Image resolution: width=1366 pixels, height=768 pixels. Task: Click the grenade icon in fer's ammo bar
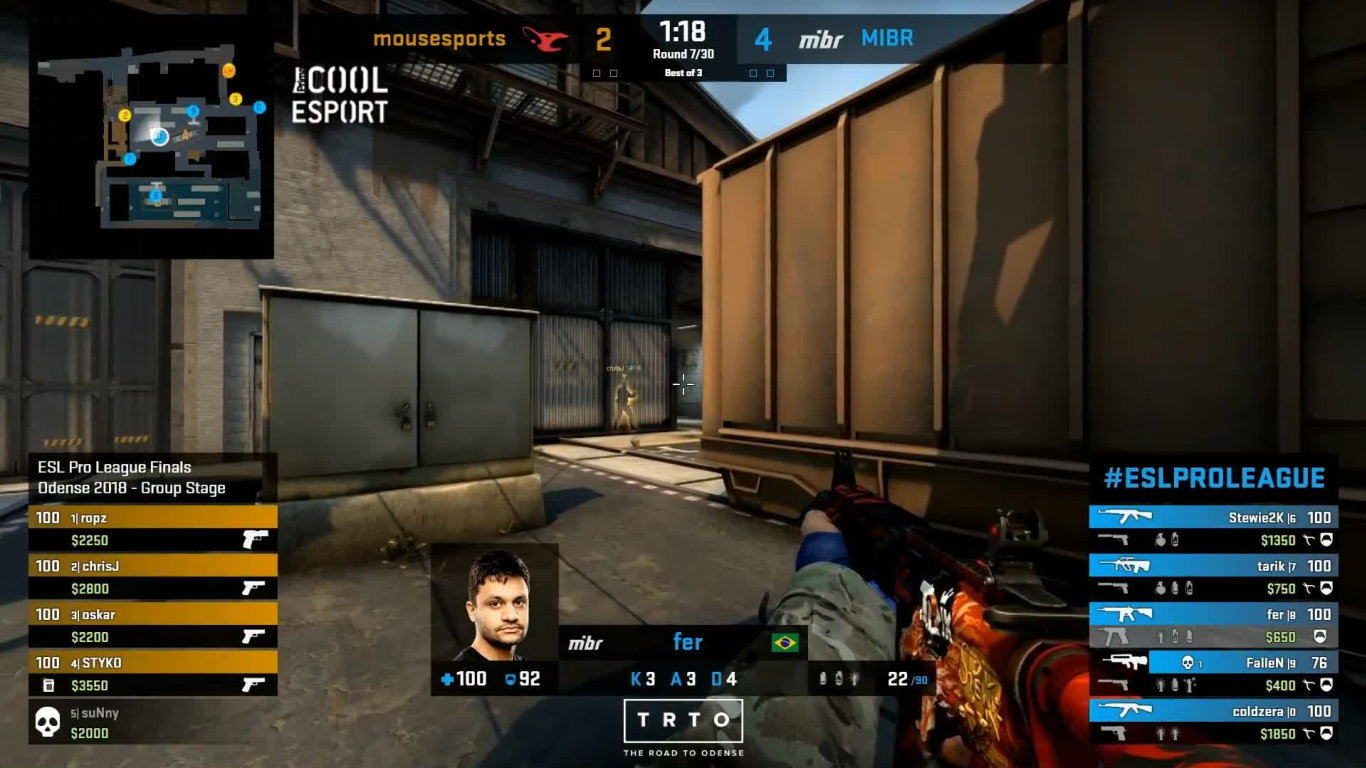pos(823,677)
